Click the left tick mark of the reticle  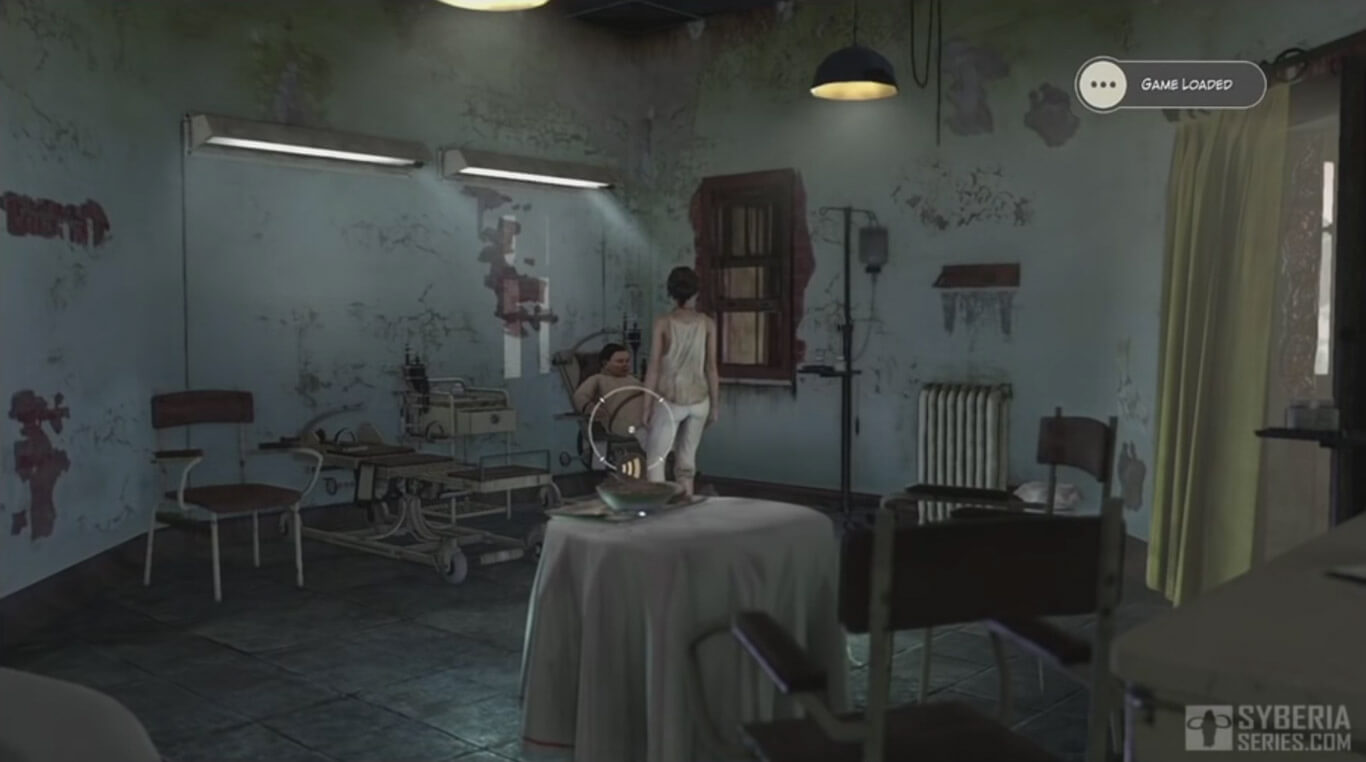[x=603, y=458]
